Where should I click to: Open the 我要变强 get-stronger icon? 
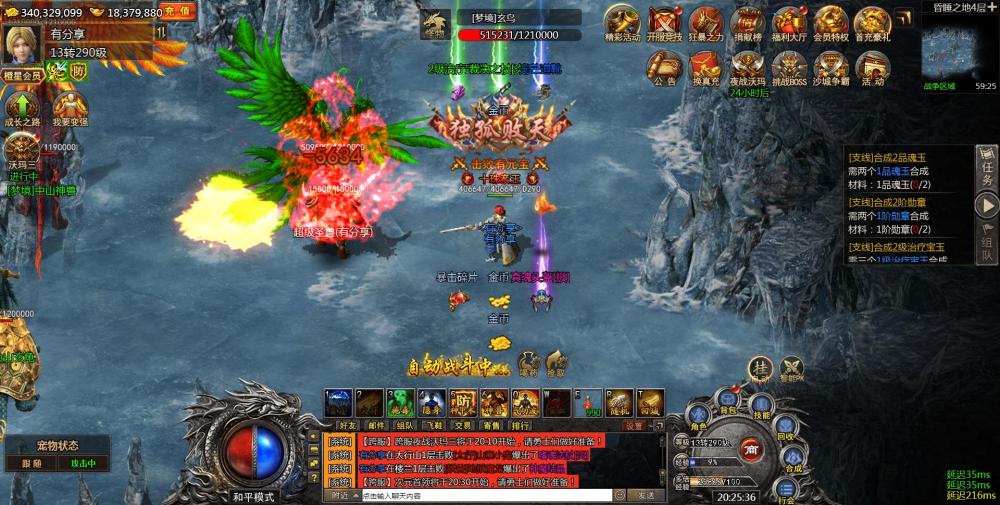(69, 107)
